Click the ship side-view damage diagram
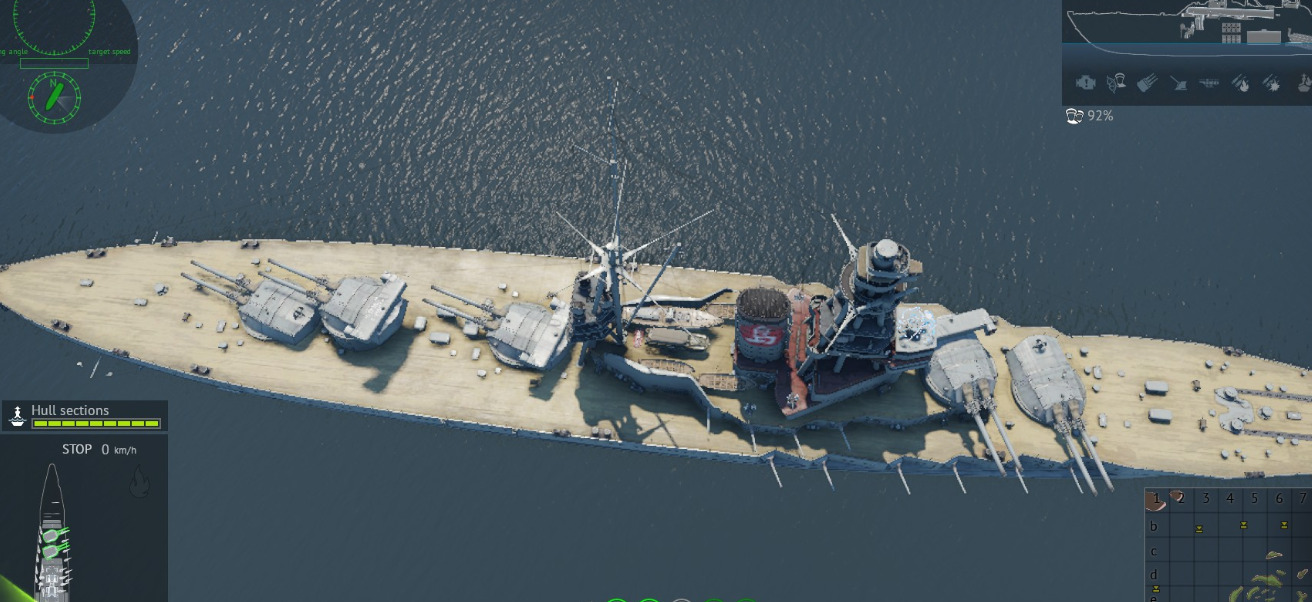 1186,24
